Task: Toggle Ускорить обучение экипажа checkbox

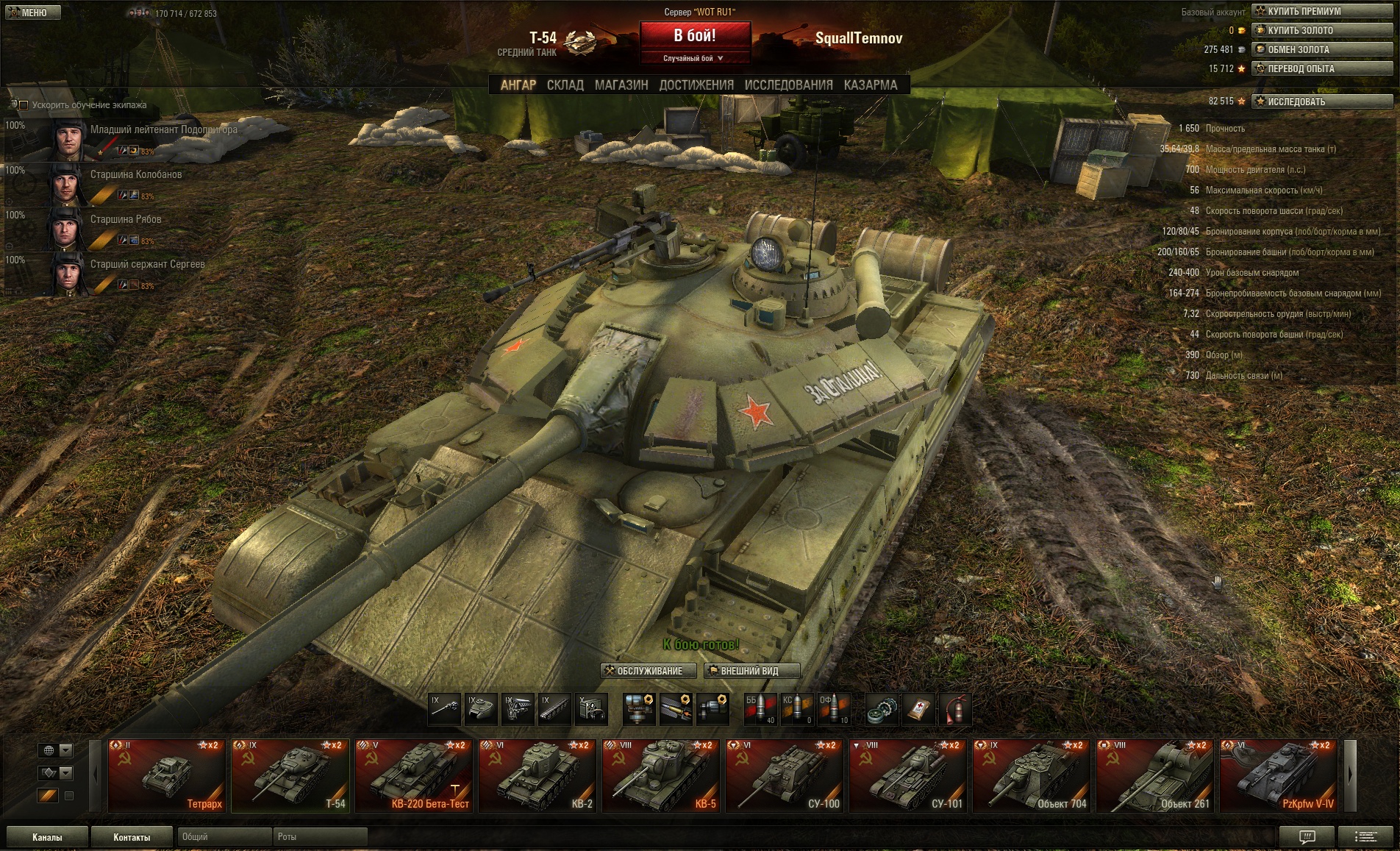Action: [24, 105]
